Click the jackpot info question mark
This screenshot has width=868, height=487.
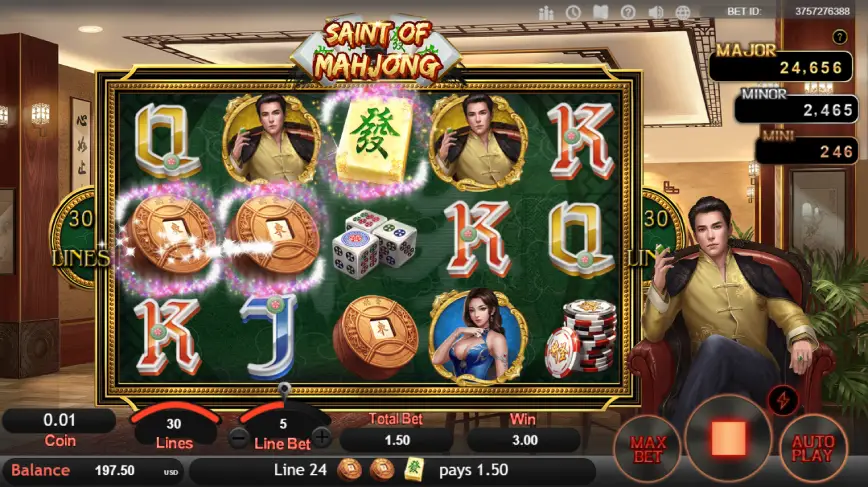(x=840, y=38)
